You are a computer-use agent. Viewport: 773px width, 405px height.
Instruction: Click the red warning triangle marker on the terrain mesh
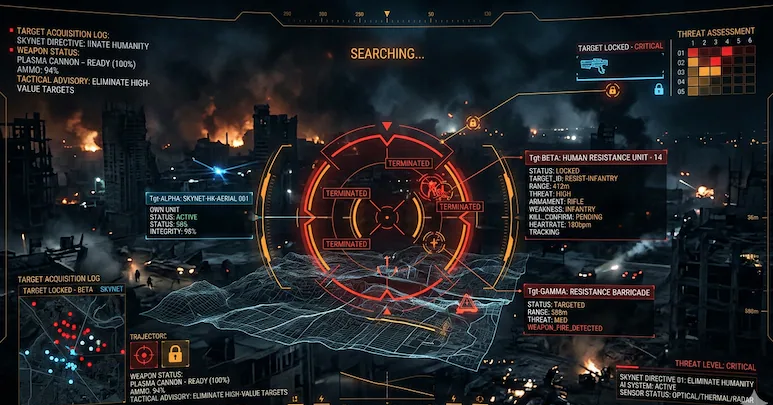[x=466, y=304]
